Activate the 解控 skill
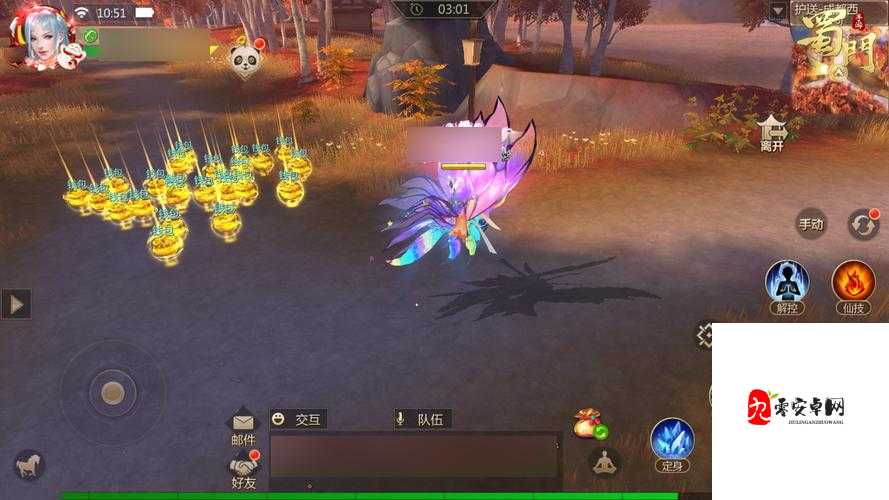Image resolution: width=889 pixels, height=500 pixels. click(786, 283)
